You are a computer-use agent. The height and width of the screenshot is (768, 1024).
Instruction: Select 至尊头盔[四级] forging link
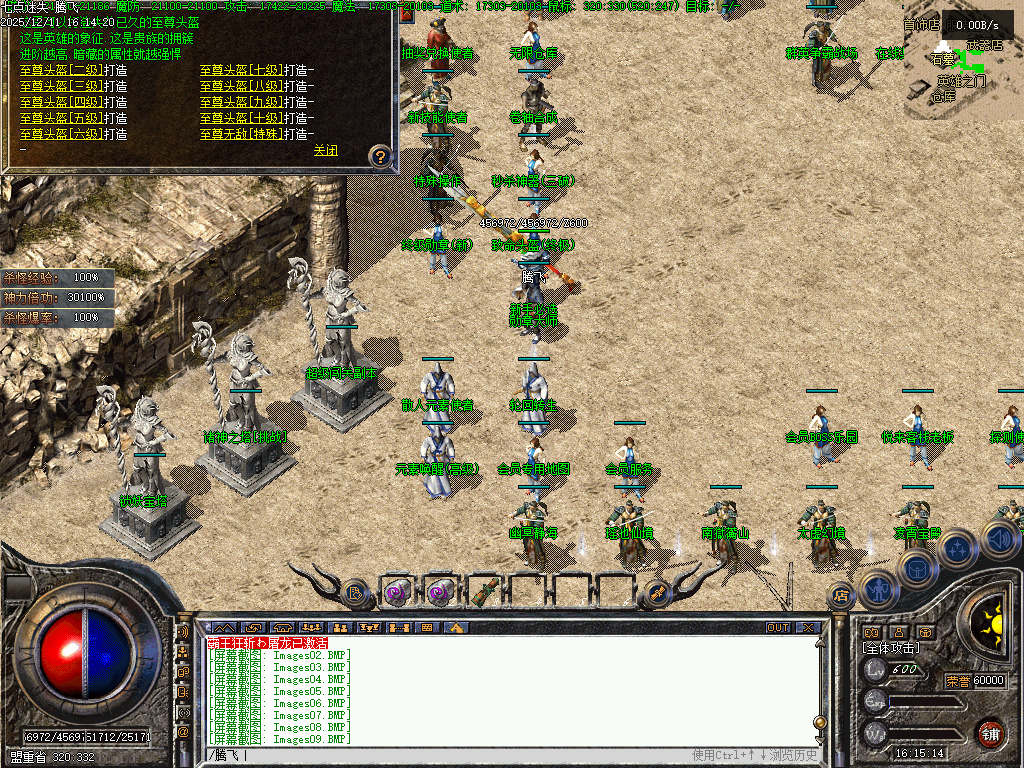click(x=73, y=102)
